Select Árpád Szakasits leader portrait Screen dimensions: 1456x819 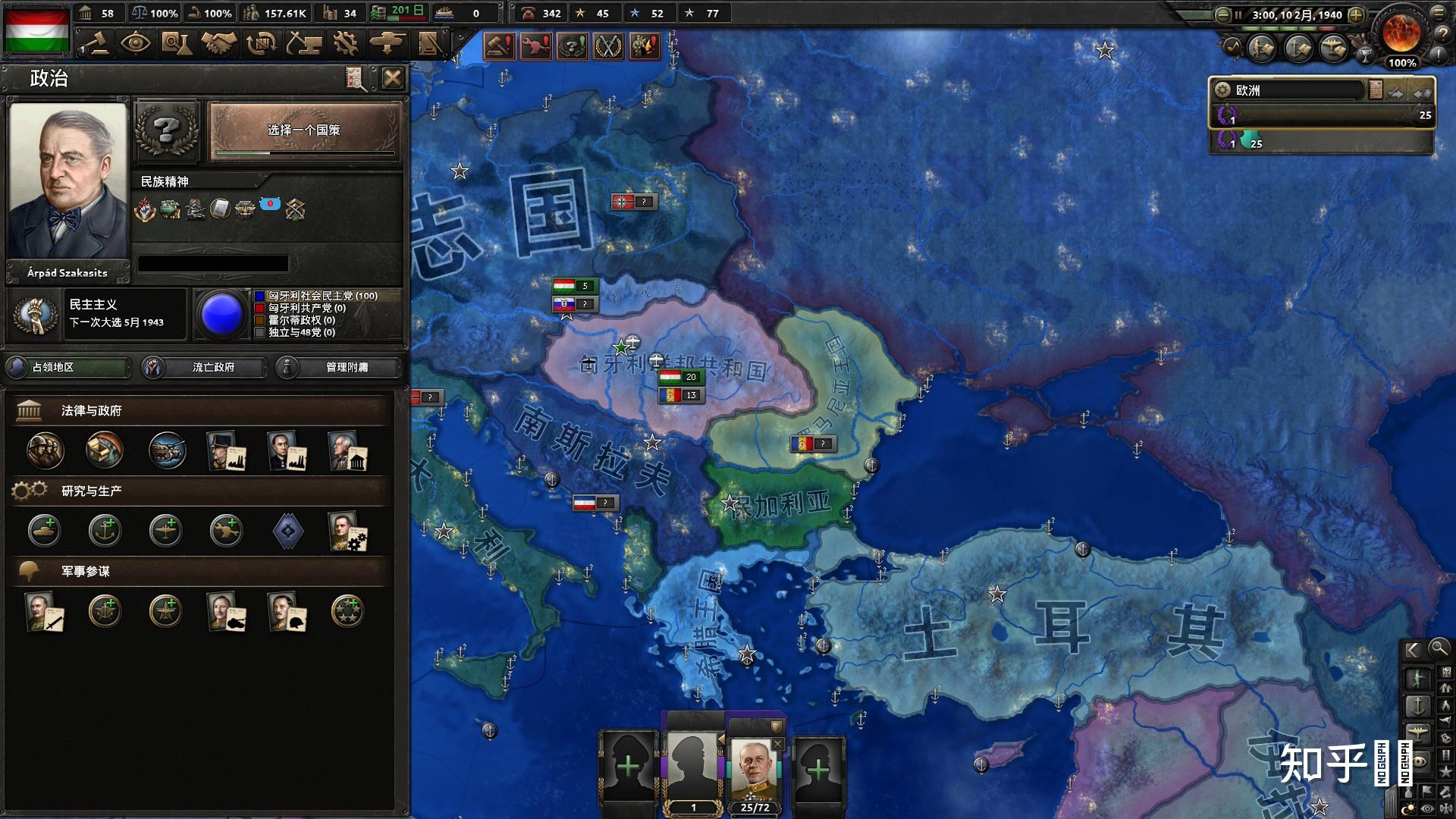pyautogui.click(x=67, y=182)
